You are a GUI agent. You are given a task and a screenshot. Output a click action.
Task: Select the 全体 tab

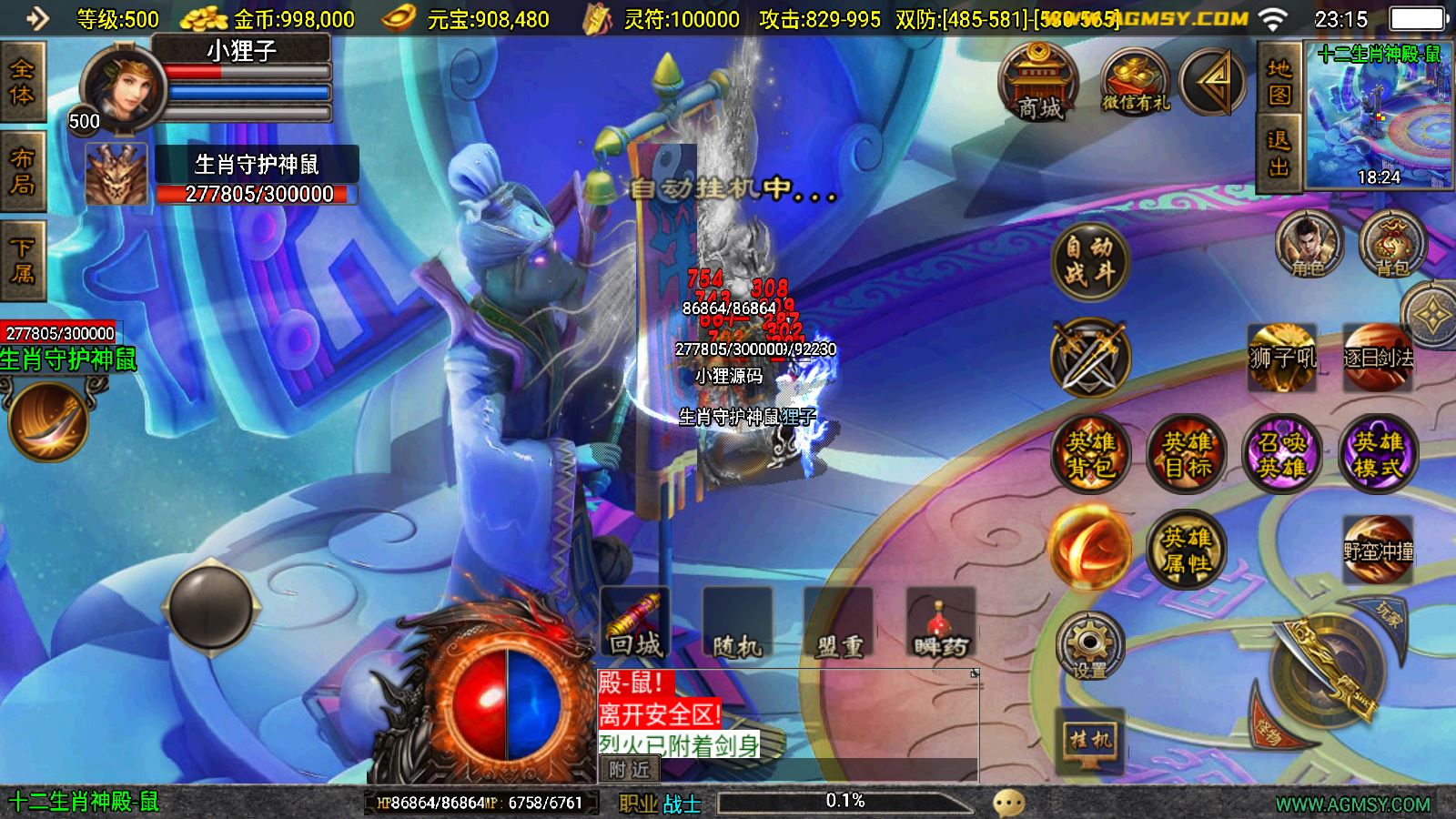point(22,82)
